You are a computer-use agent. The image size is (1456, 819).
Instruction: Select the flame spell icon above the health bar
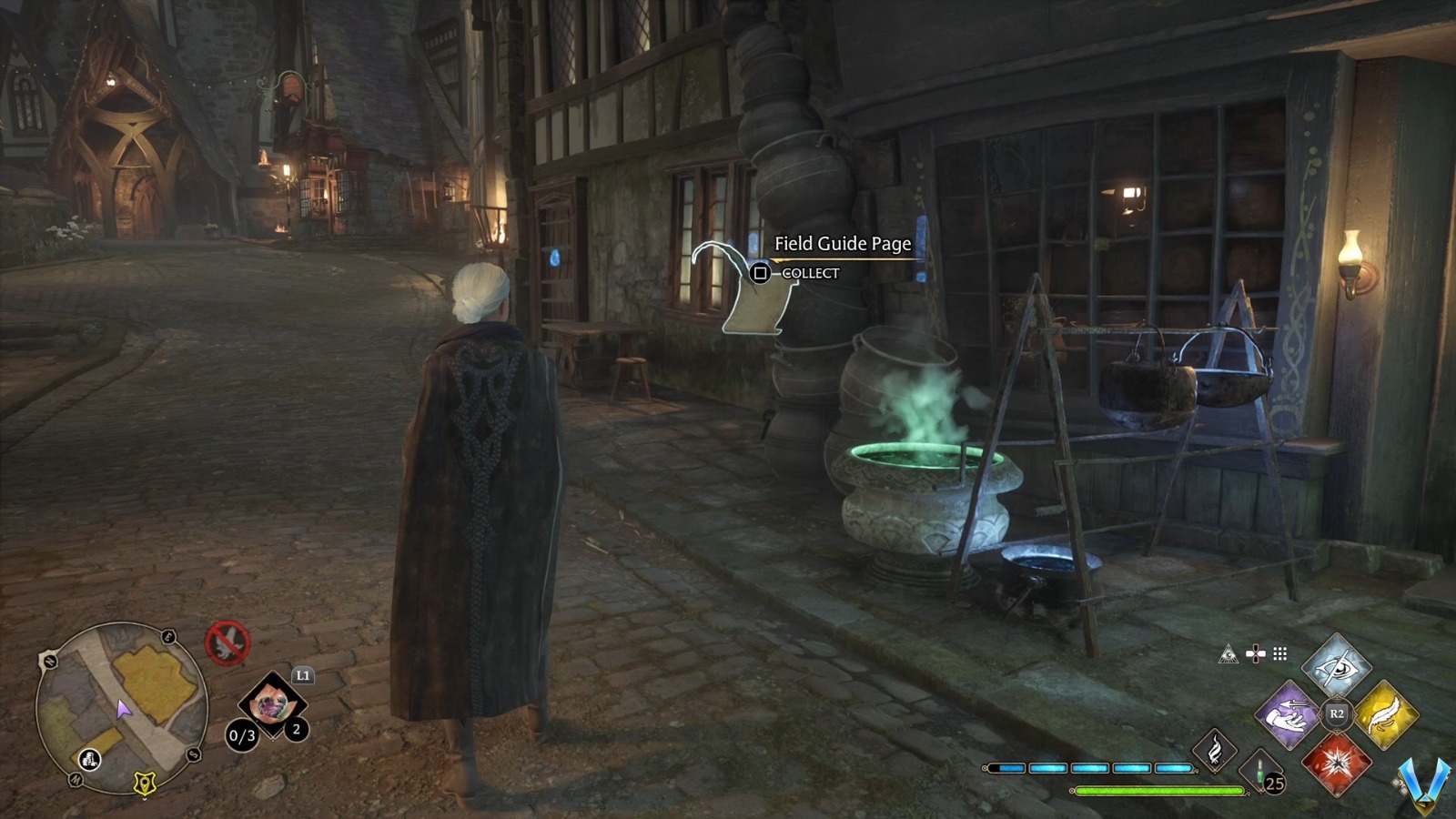[x=1217, y=753]
